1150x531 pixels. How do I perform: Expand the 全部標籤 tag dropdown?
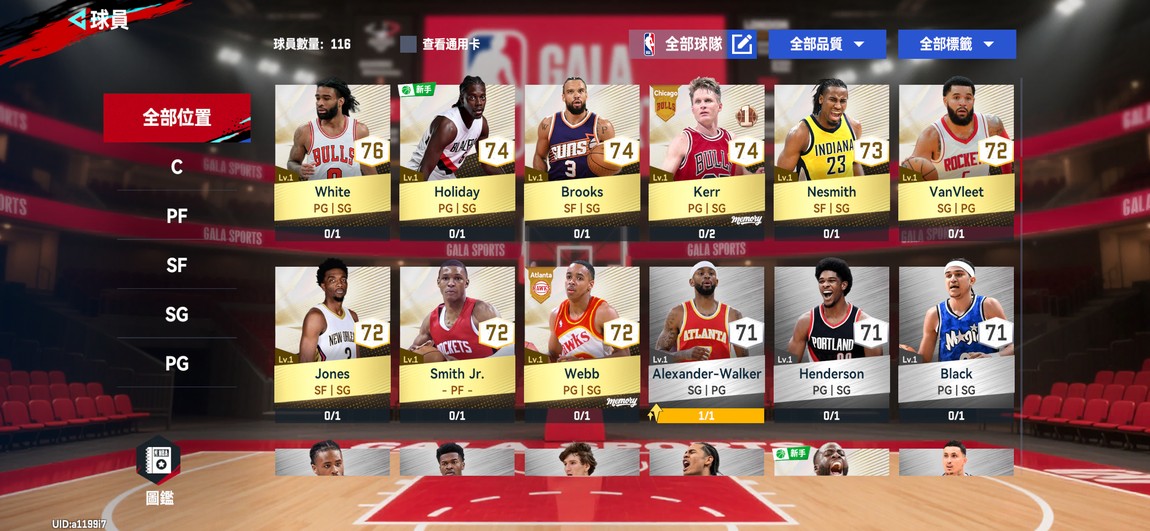[956, 44]
